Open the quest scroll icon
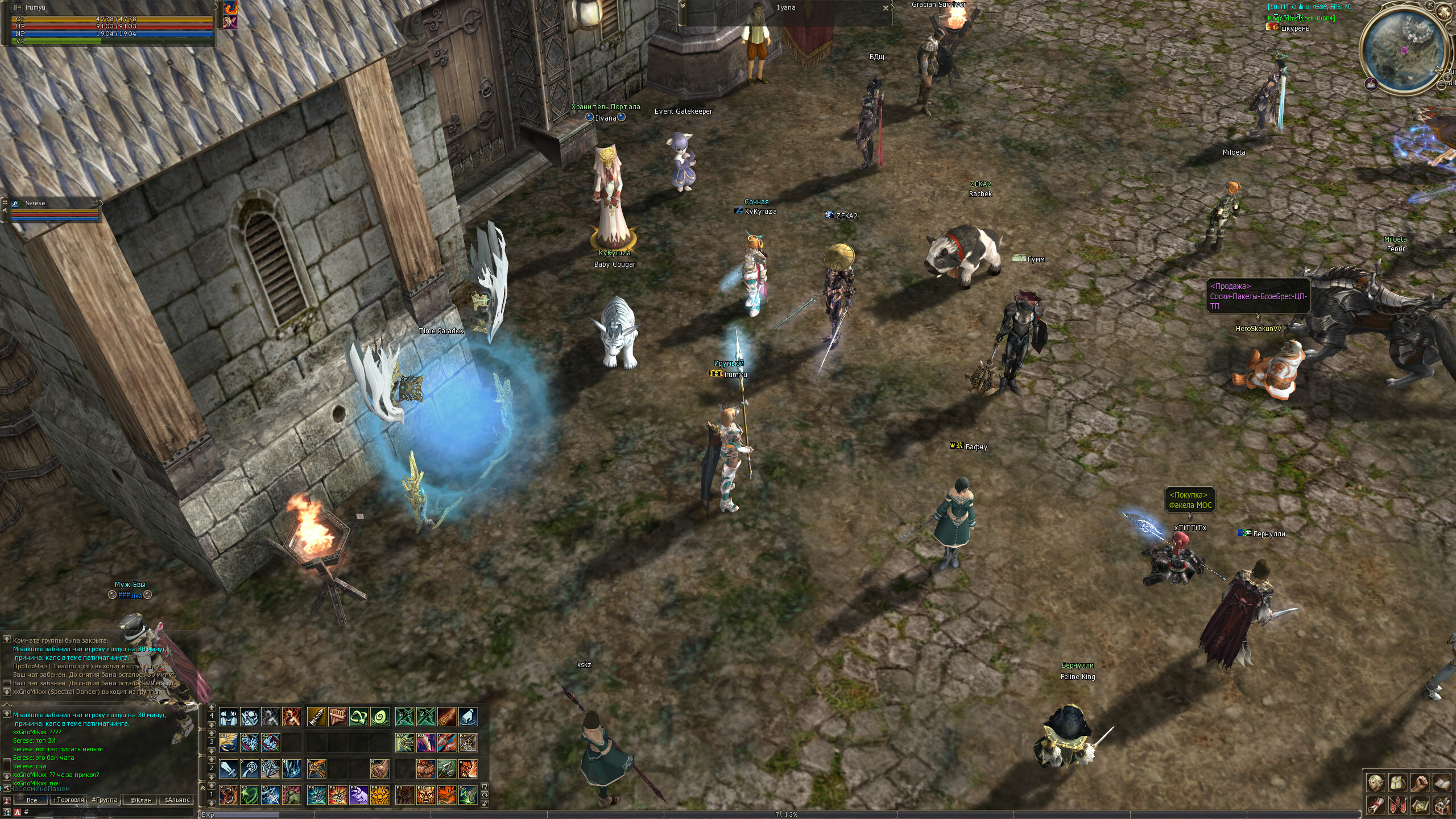Screen dimensions: 1456x819 pos(1376,805)
